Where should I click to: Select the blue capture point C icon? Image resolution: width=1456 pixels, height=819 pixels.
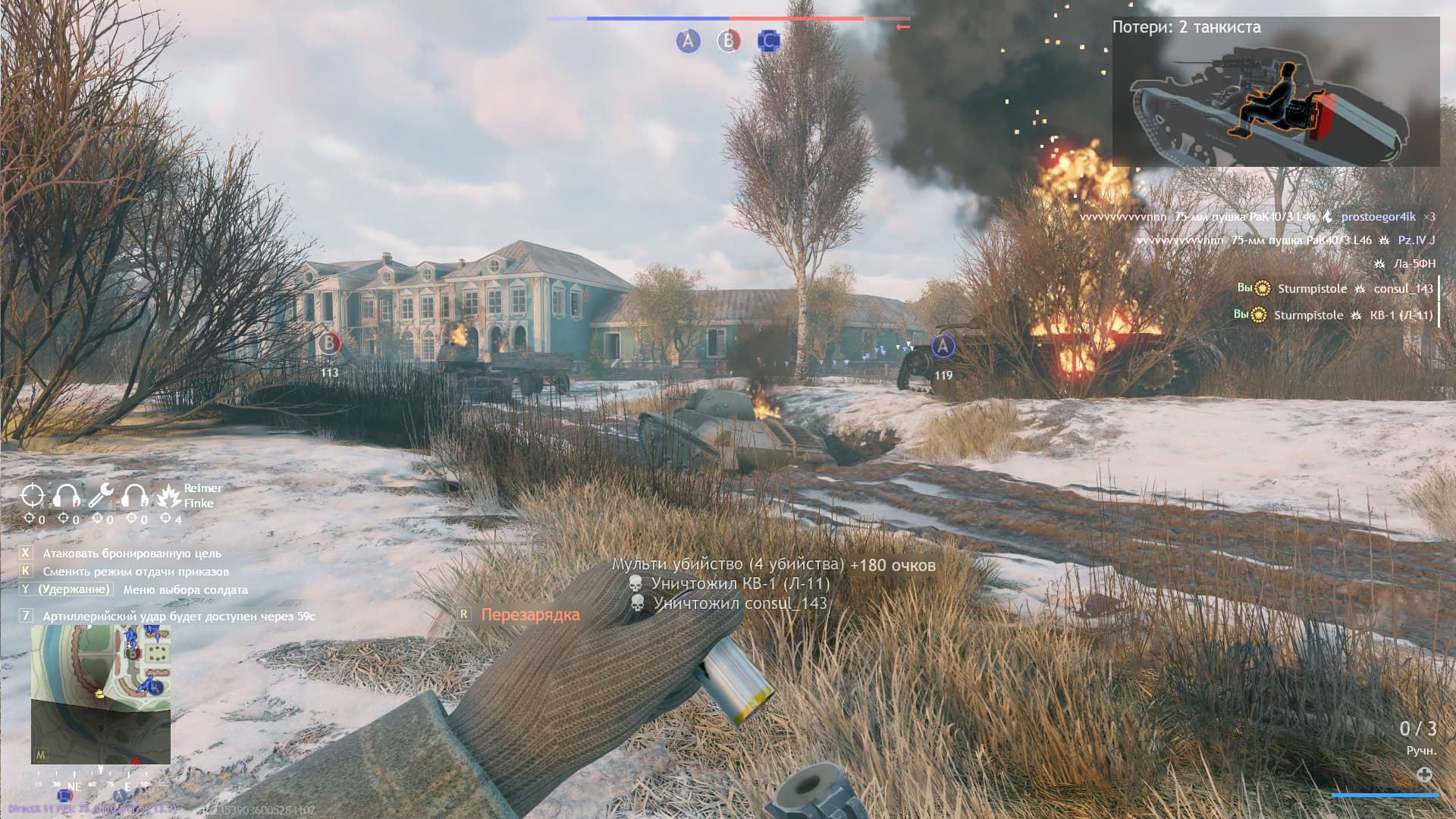tap(768, 41)
